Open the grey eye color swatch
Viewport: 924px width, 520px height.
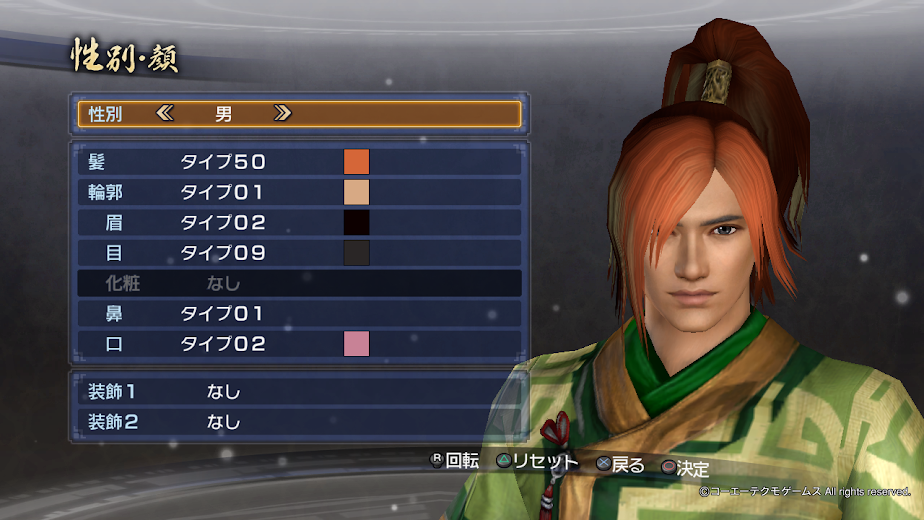click(x=357, y=253)
